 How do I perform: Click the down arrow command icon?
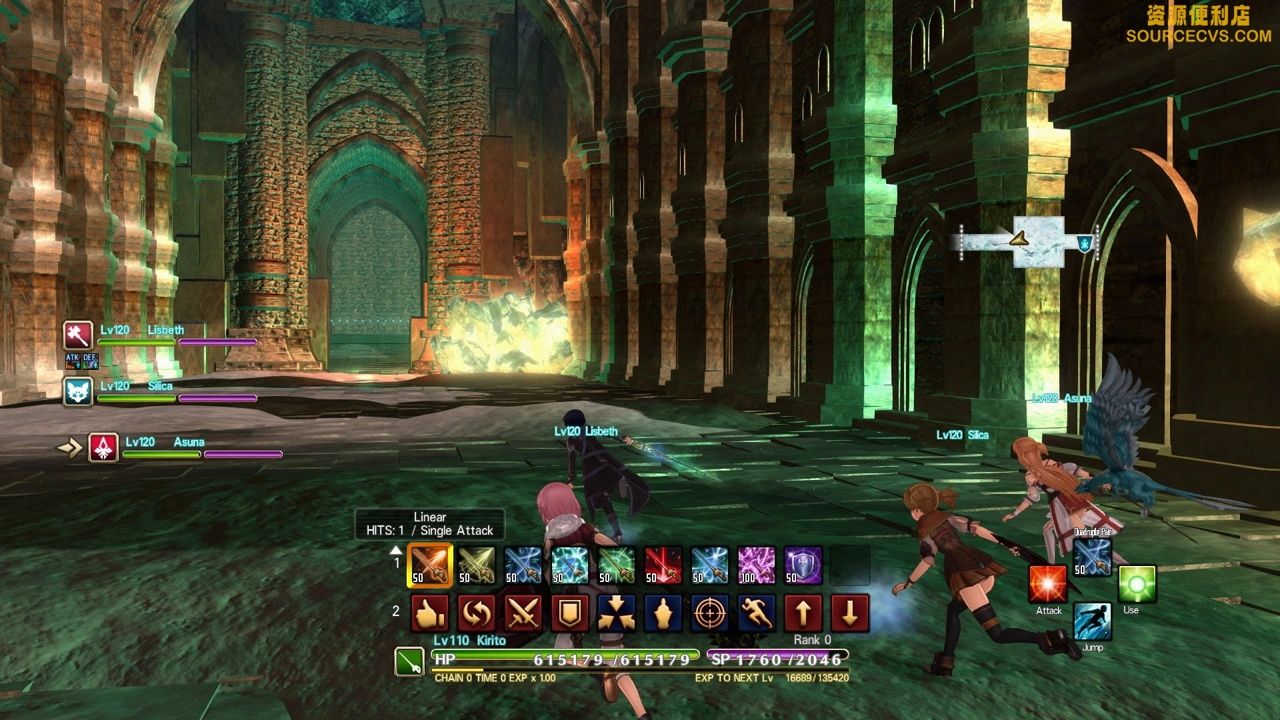pyautogui.click(x=850, y=613)
